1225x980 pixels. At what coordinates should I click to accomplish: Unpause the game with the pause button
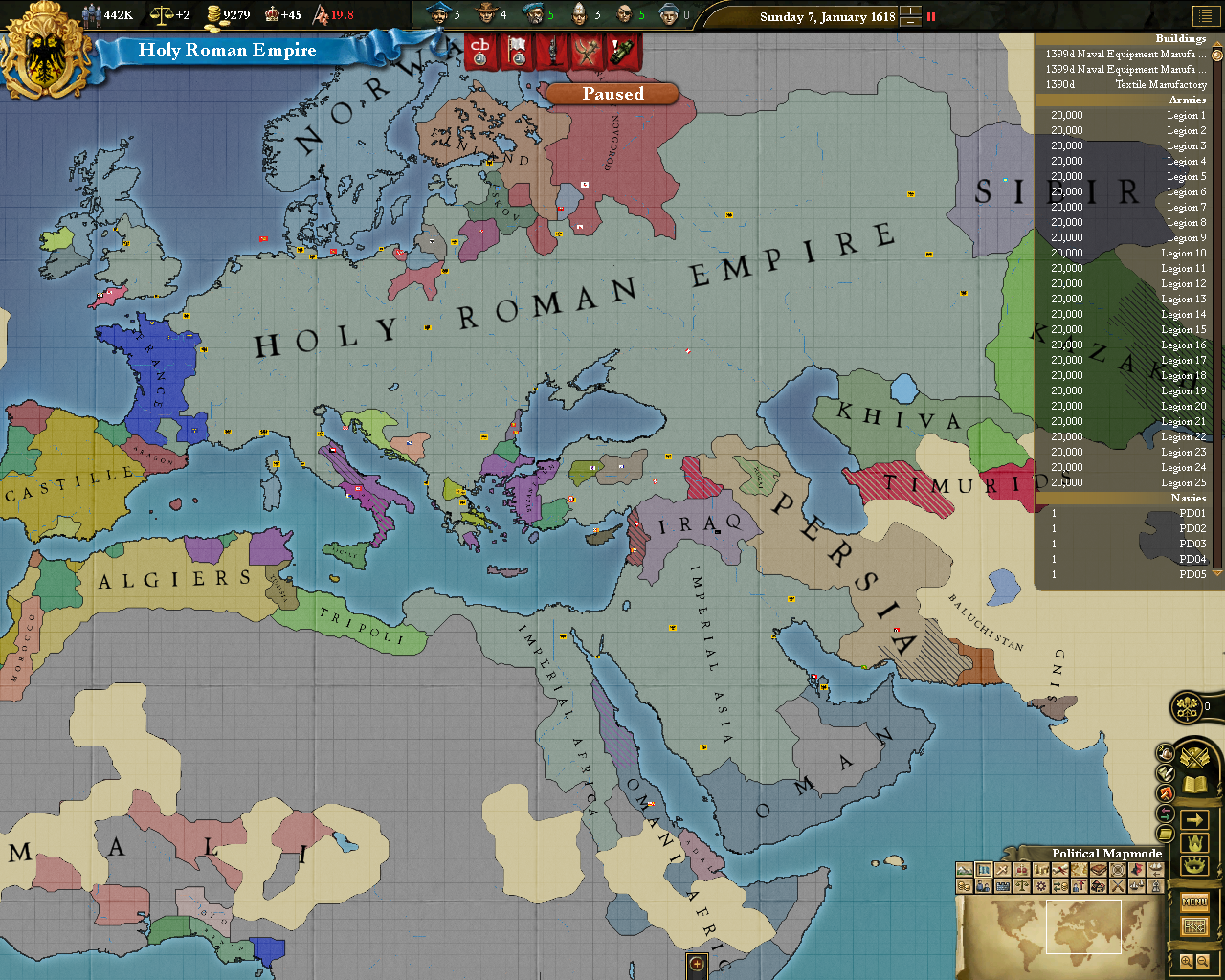[929, 16]
